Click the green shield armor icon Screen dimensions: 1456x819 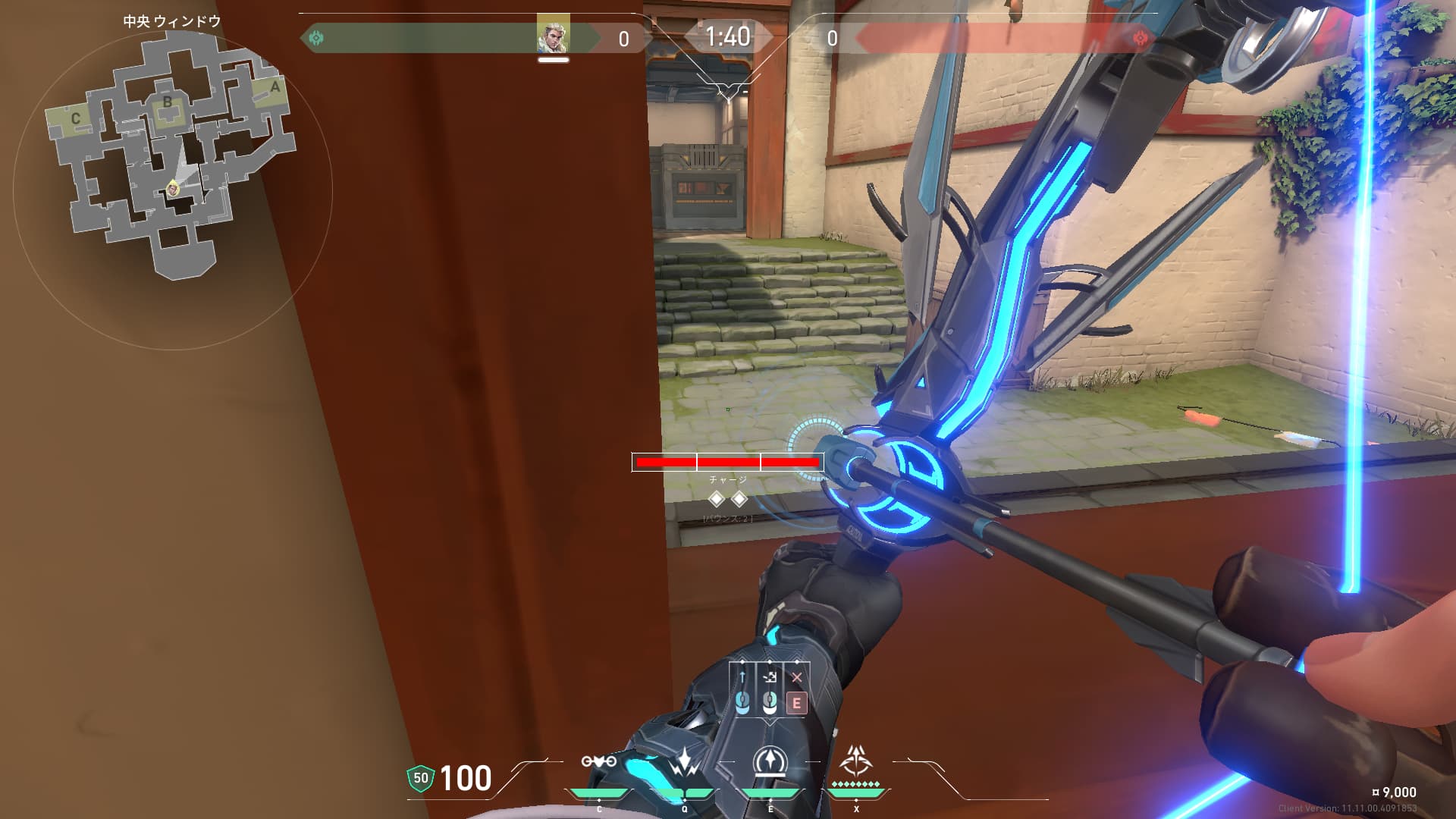point(421,778)
